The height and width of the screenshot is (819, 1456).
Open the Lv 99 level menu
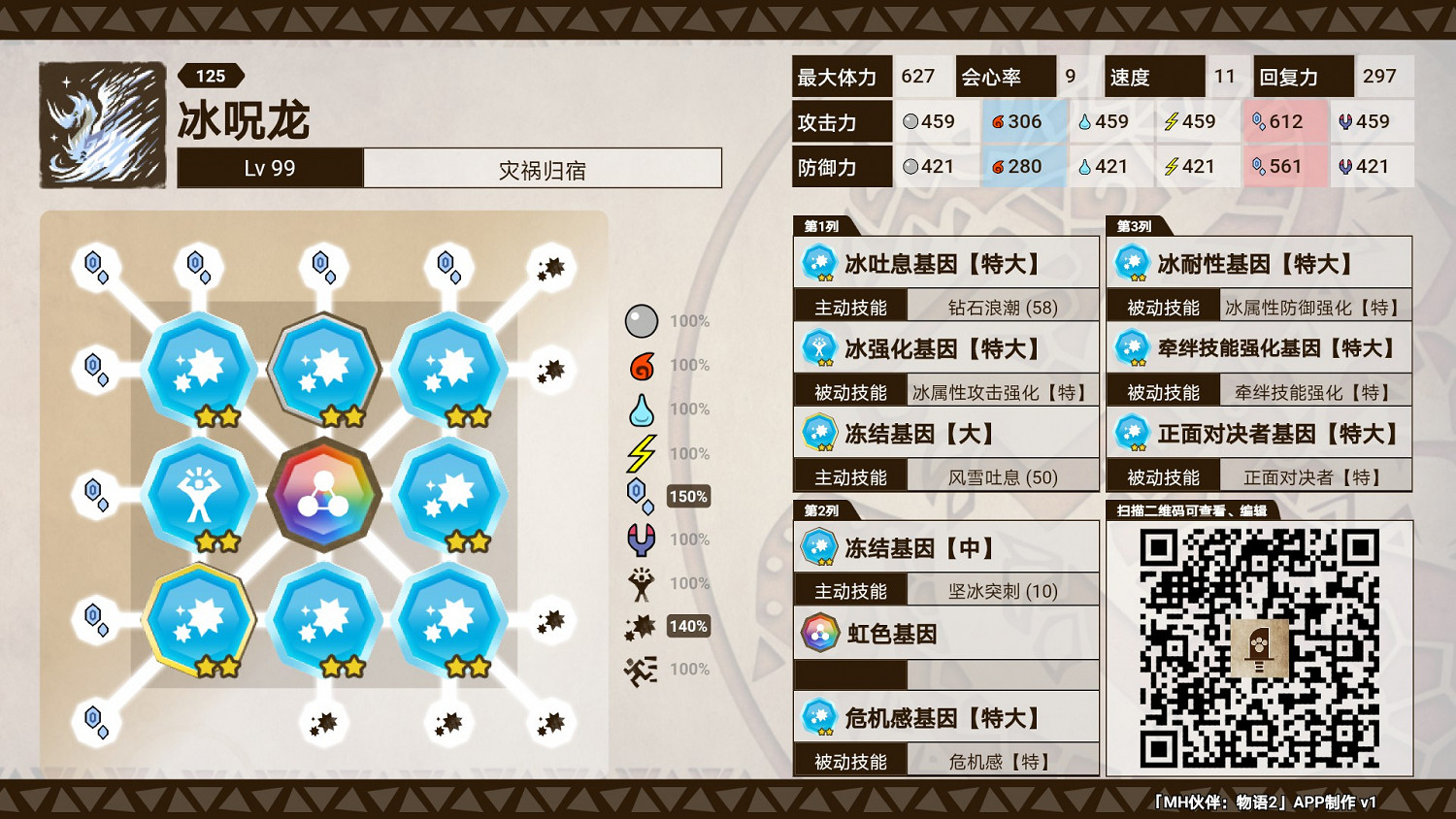pyautogui.click(x=269, y=167)
